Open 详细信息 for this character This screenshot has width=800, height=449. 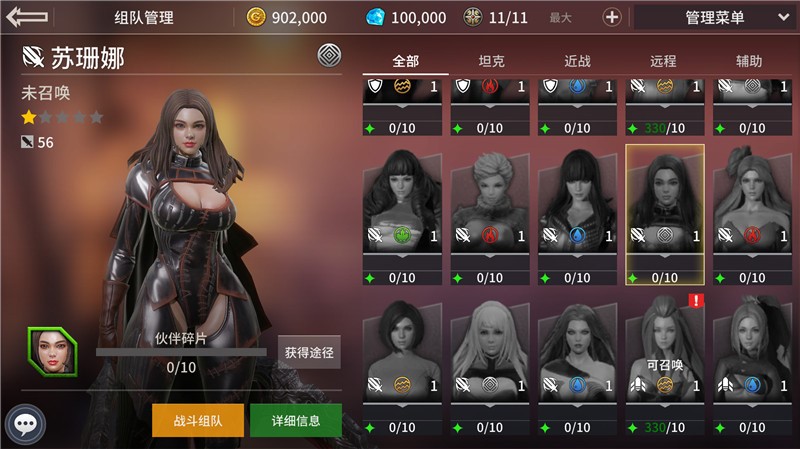tap(295, 421)
